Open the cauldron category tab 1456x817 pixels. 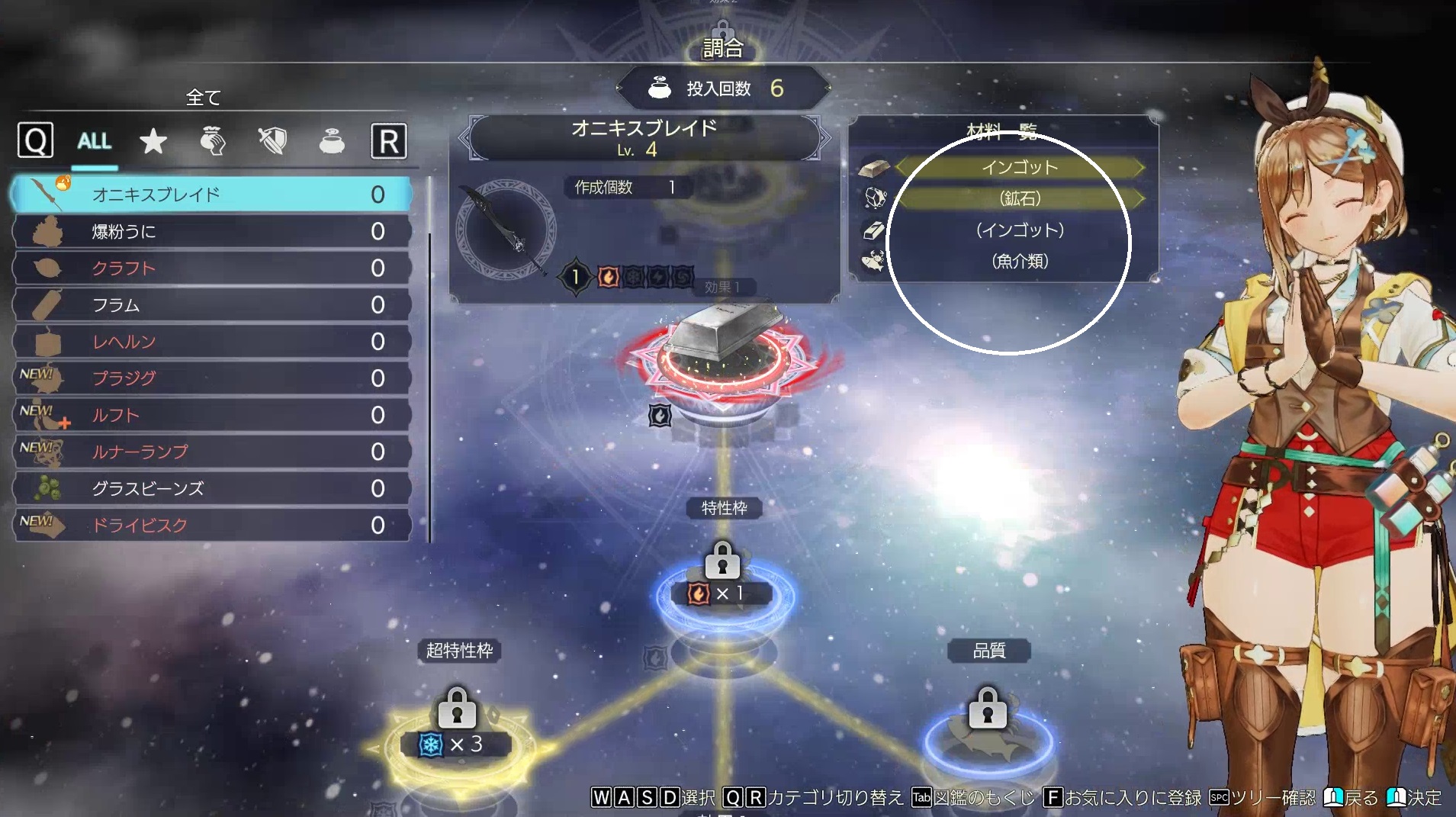click(x=332, y=141)
